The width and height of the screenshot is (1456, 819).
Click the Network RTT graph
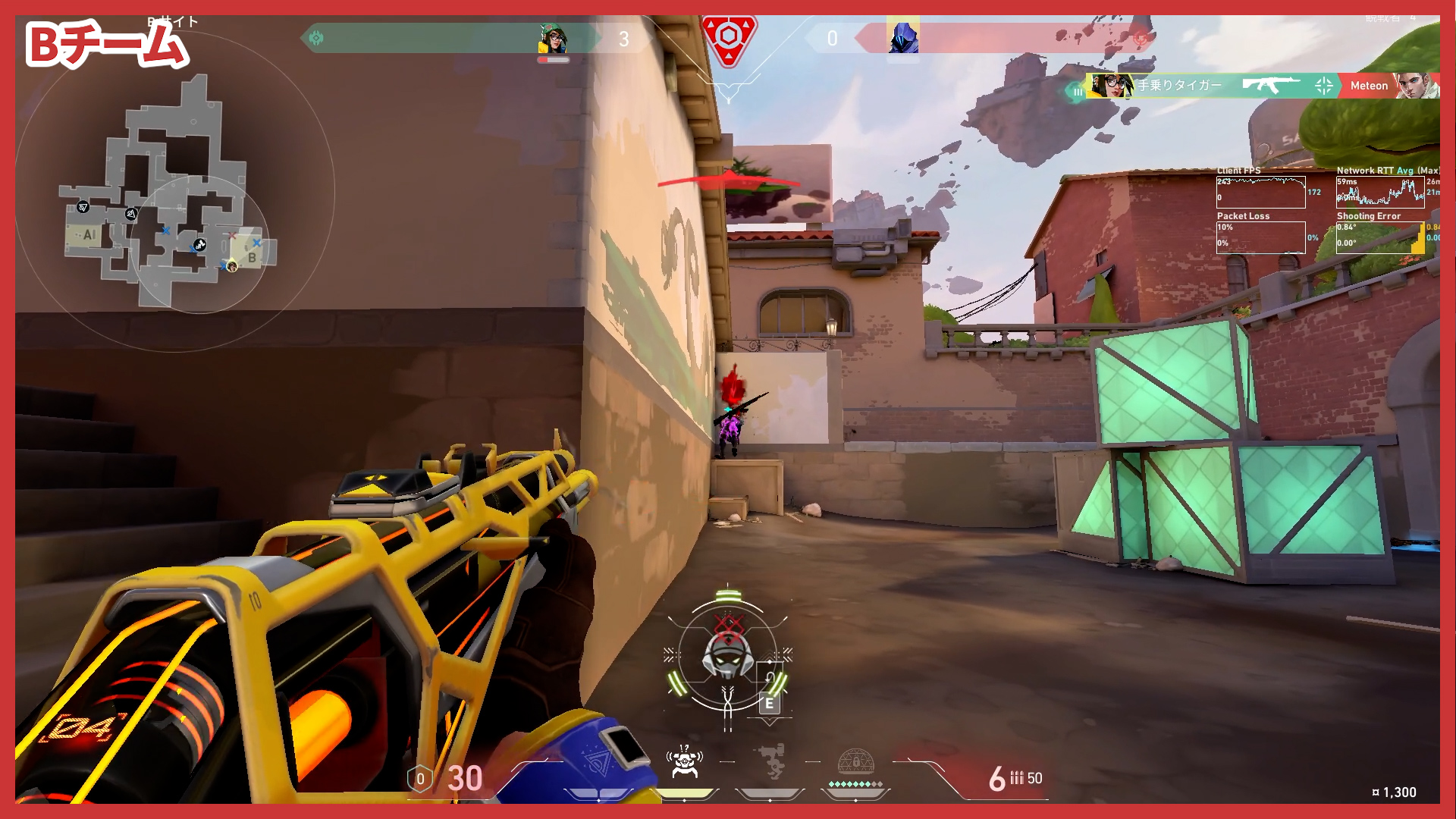(x=1380, y=193)
